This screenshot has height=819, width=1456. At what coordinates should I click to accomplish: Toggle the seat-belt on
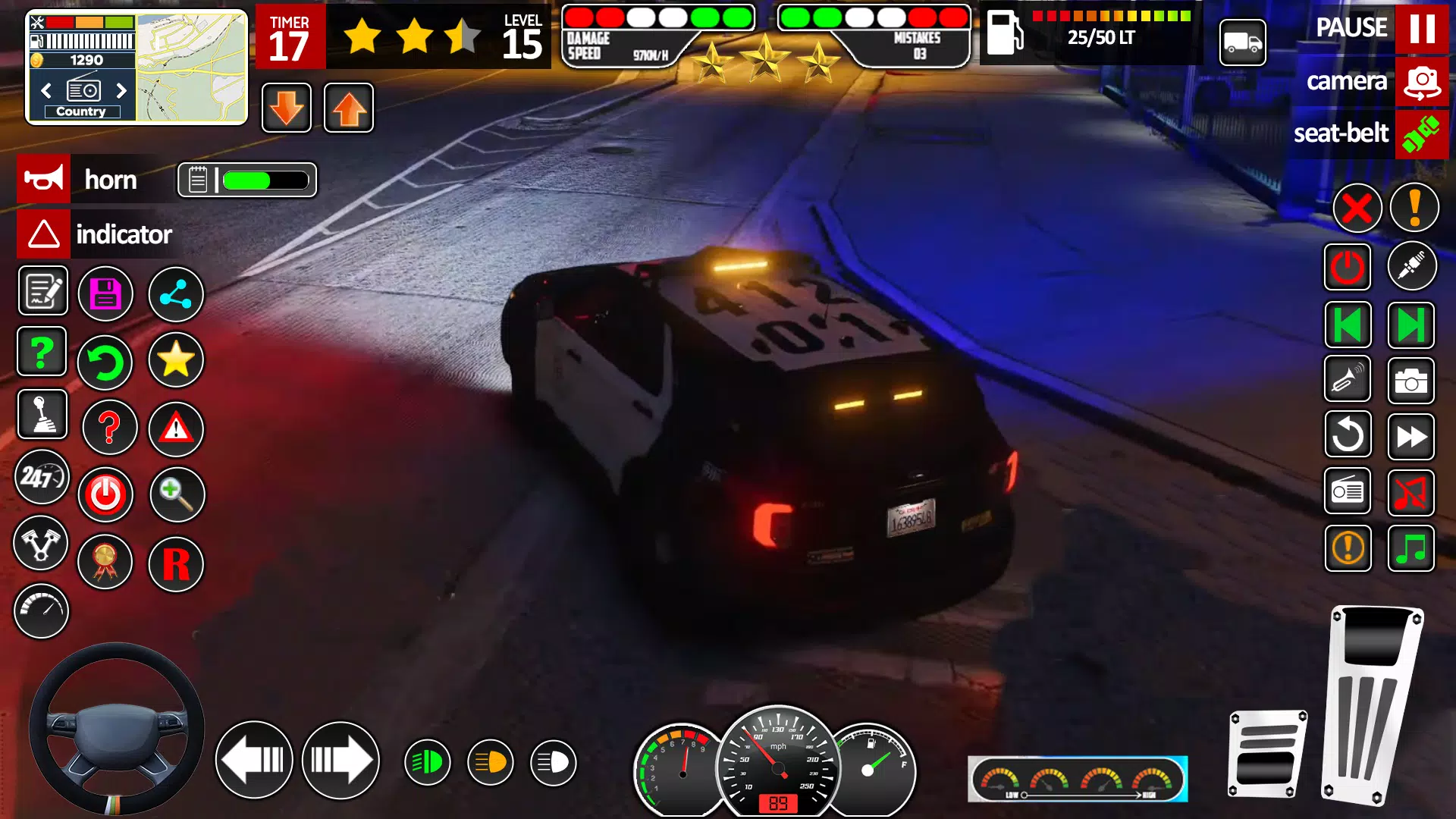coord(1422,134)
